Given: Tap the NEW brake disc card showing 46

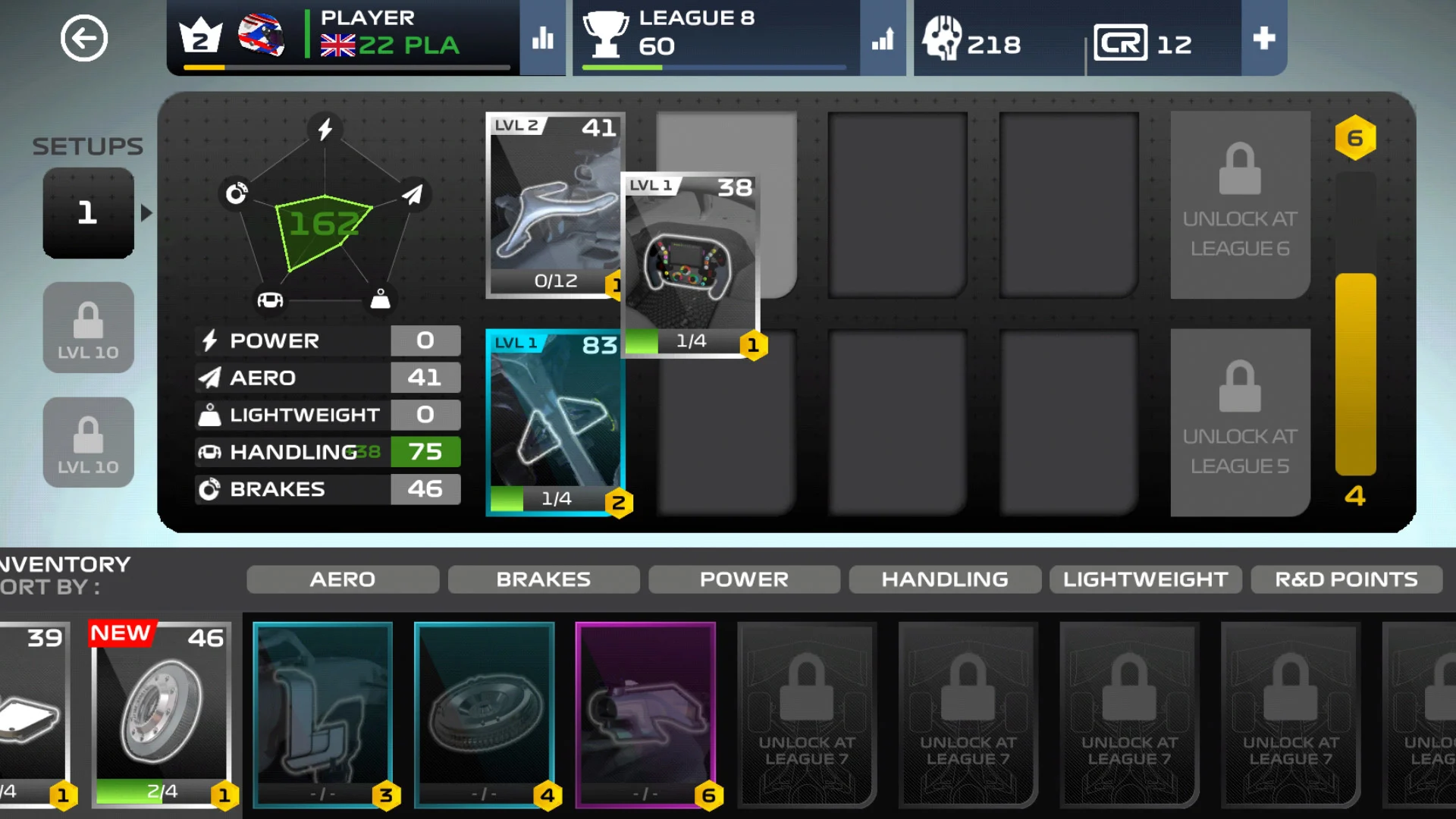Looking at the screenshot, I should [161, 713].
